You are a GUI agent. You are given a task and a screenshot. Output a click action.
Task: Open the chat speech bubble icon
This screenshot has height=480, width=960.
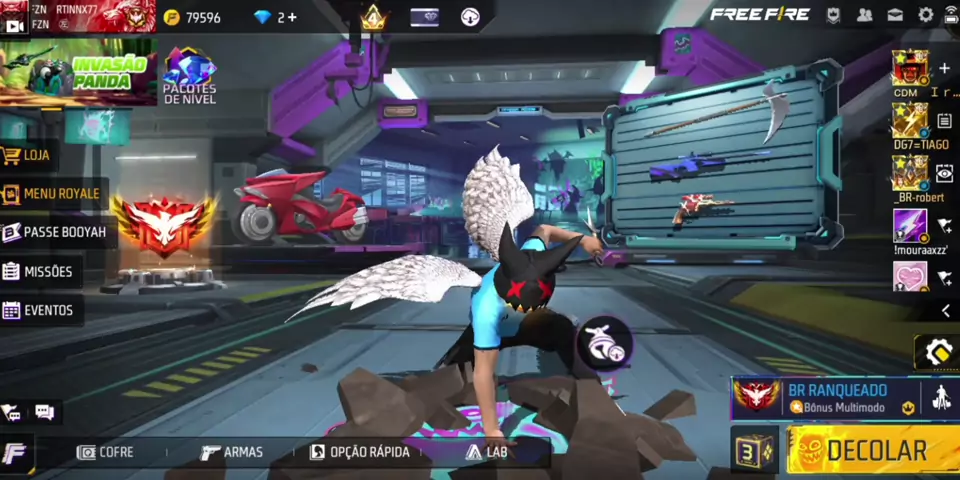coord(44,411)
